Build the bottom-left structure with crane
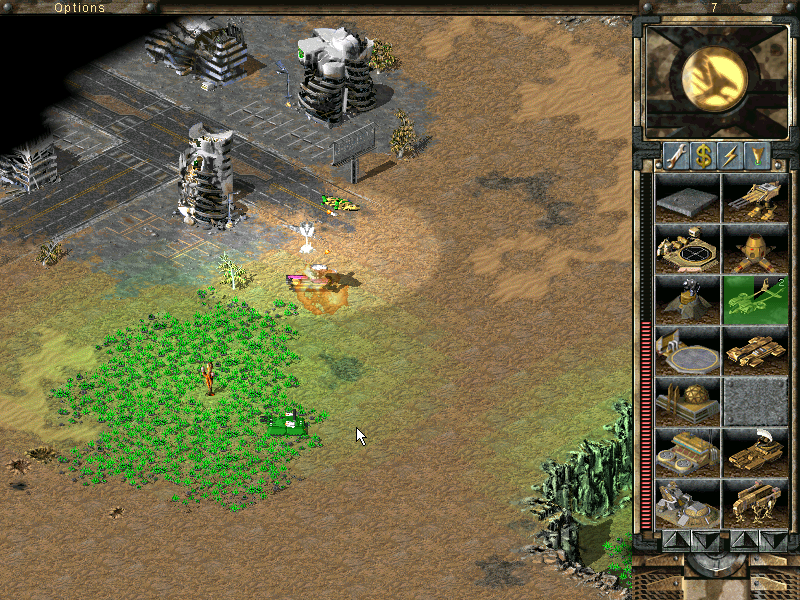This screenshot has width=800, height=600. (x=688, y=503)
